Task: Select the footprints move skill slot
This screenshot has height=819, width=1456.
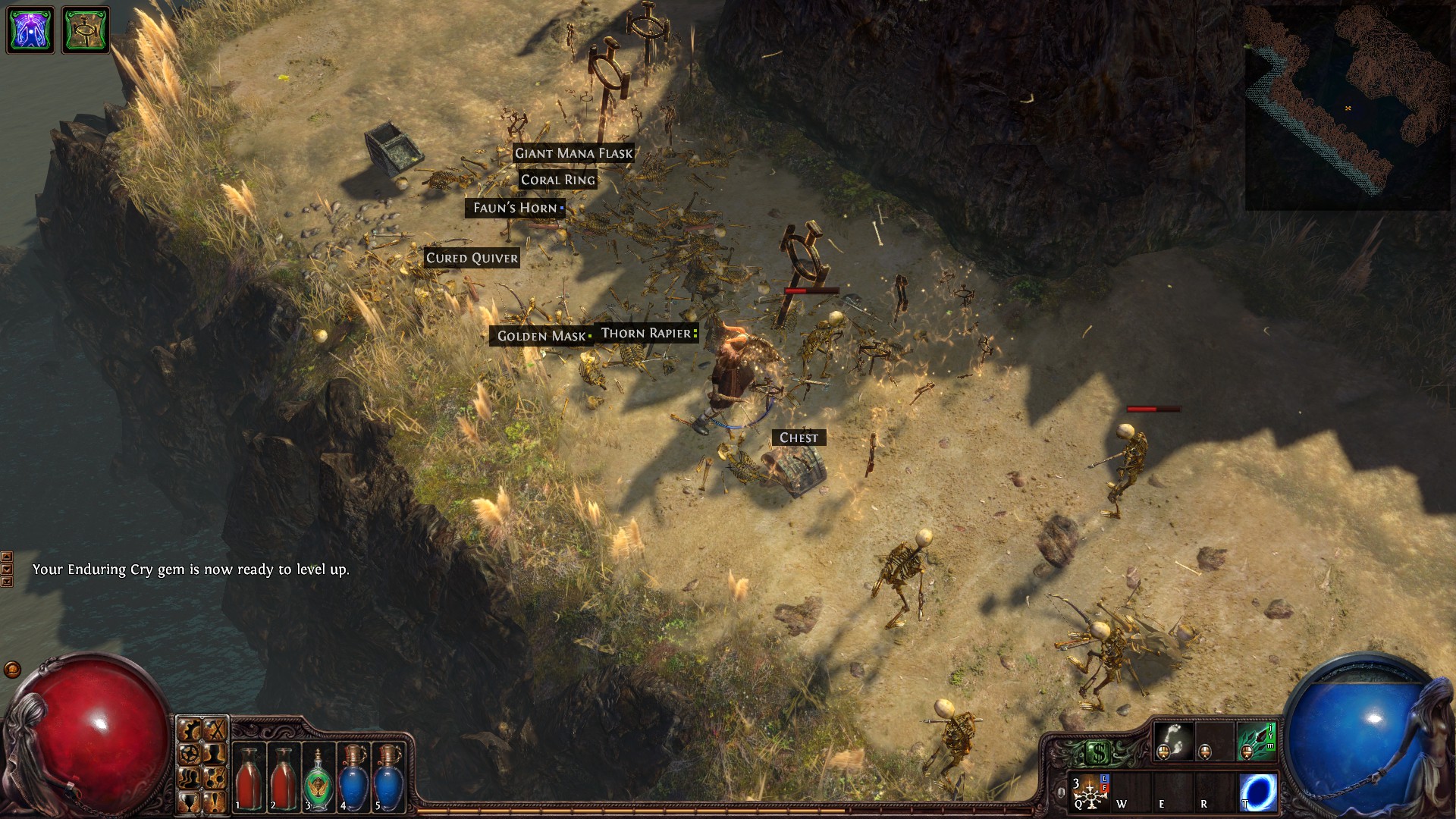Action: pyautogui.click(x=1172, y=741)
